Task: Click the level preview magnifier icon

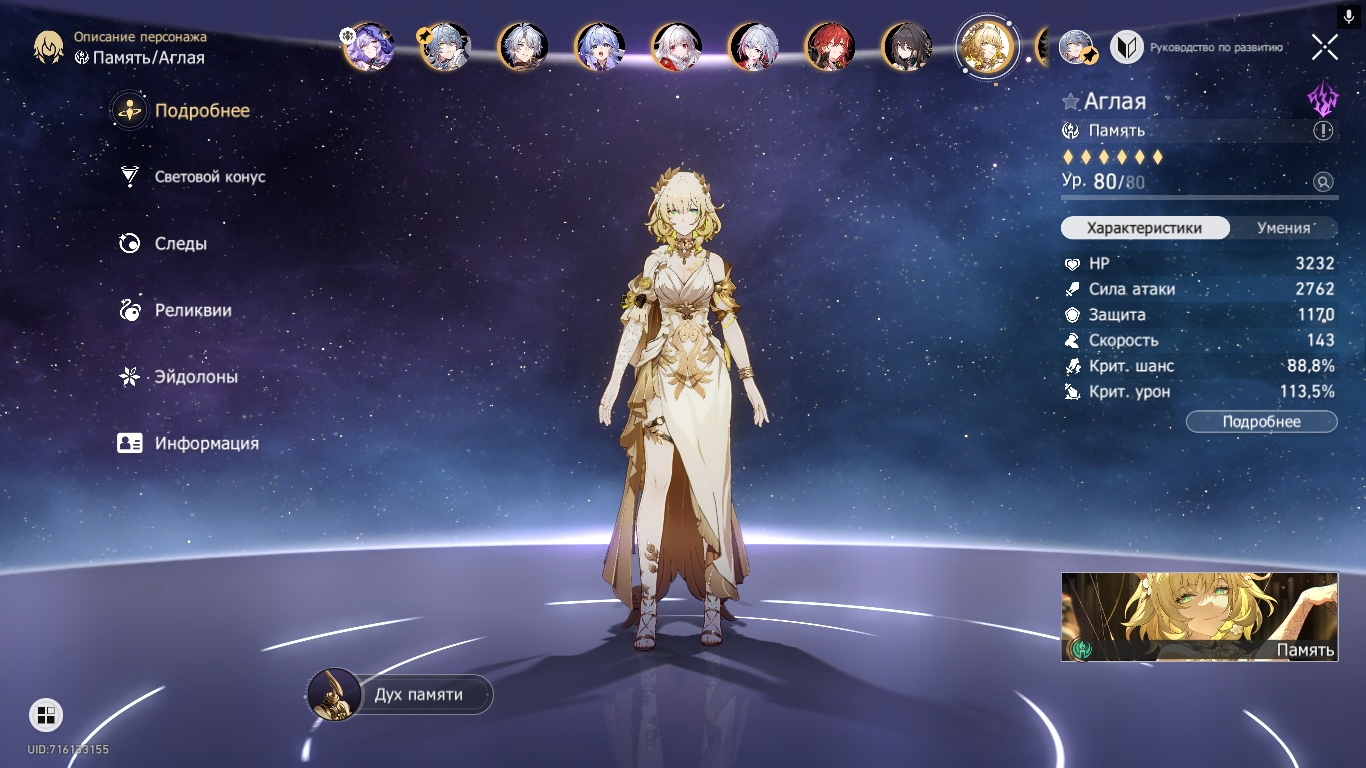Action: pyautogui.click(x=1323, y=182)
